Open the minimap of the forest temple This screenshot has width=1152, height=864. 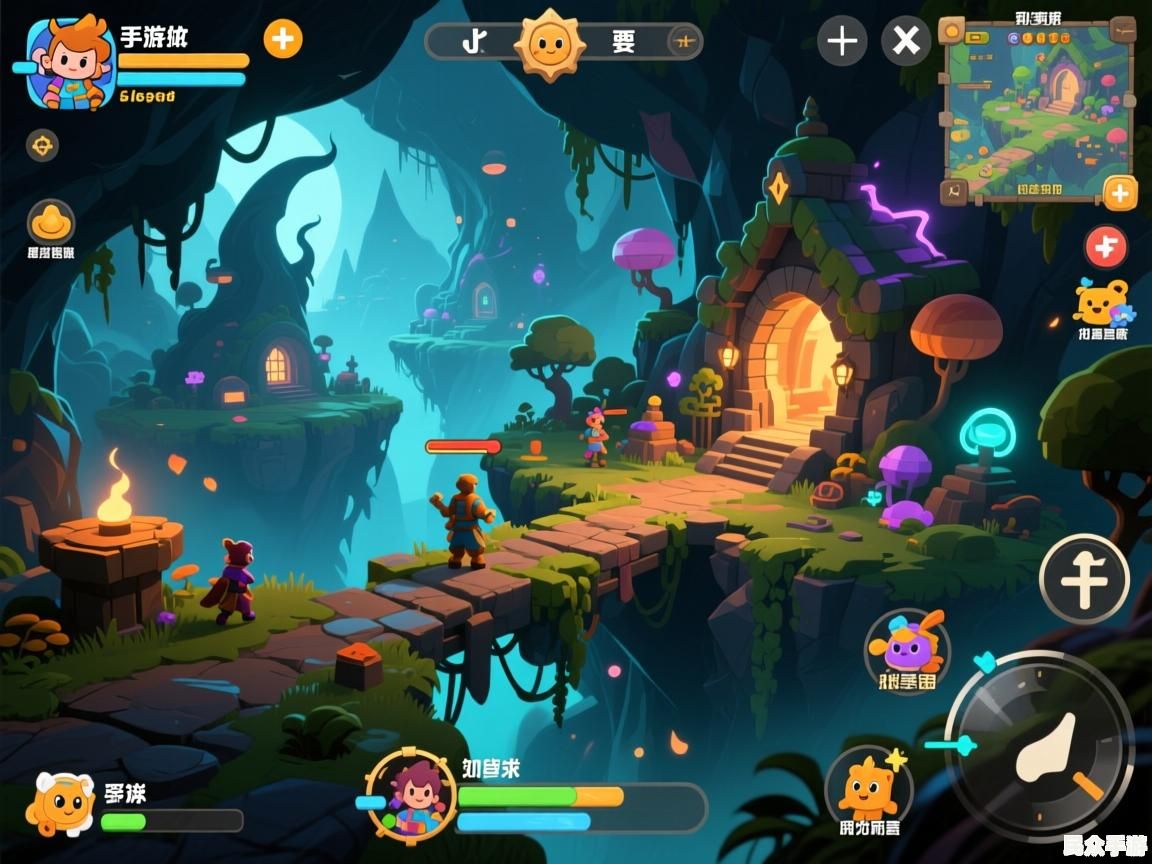[1039, 107]
